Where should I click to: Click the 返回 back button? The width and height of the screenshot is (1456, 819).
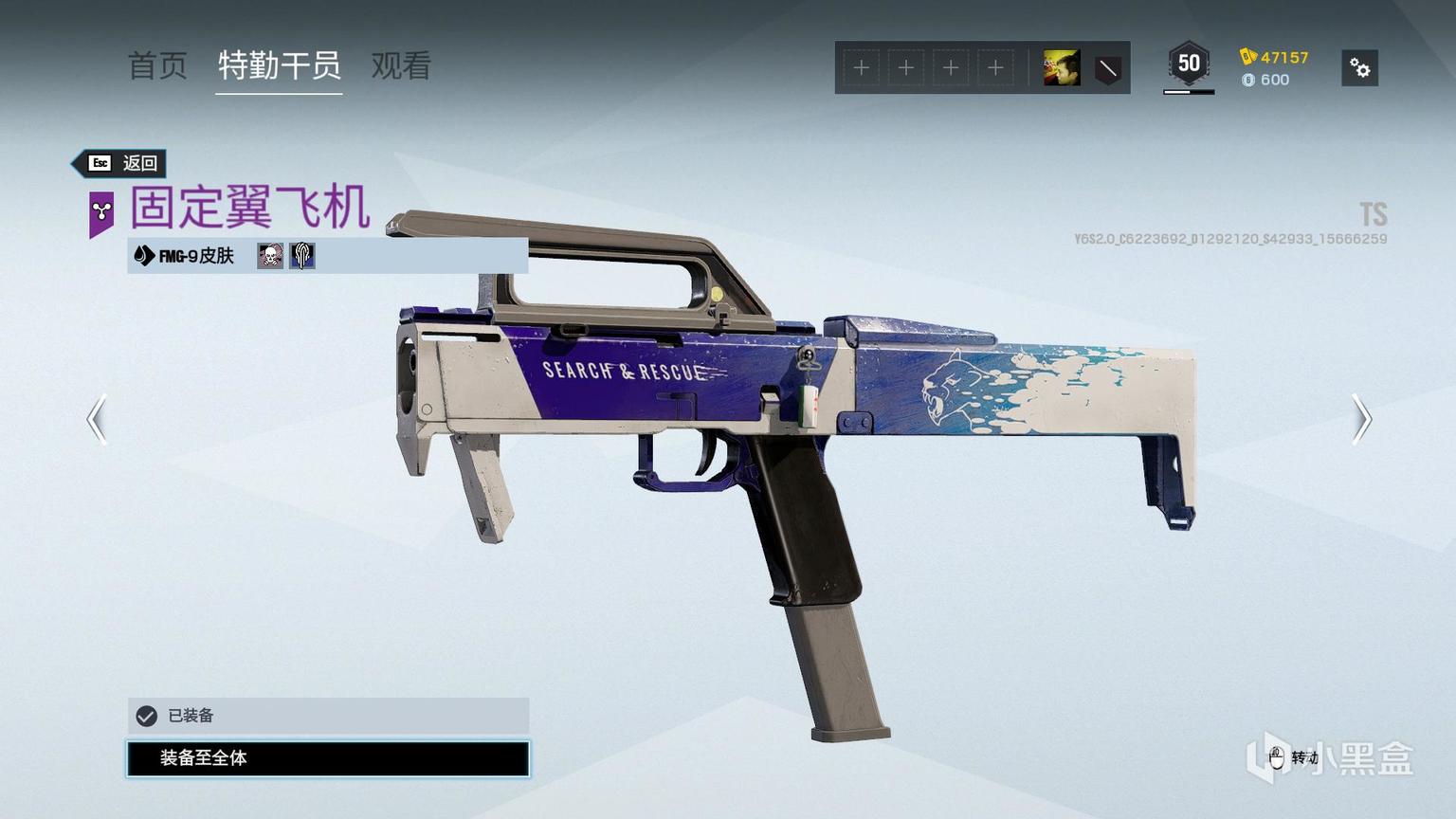click(x=122, y=163)
